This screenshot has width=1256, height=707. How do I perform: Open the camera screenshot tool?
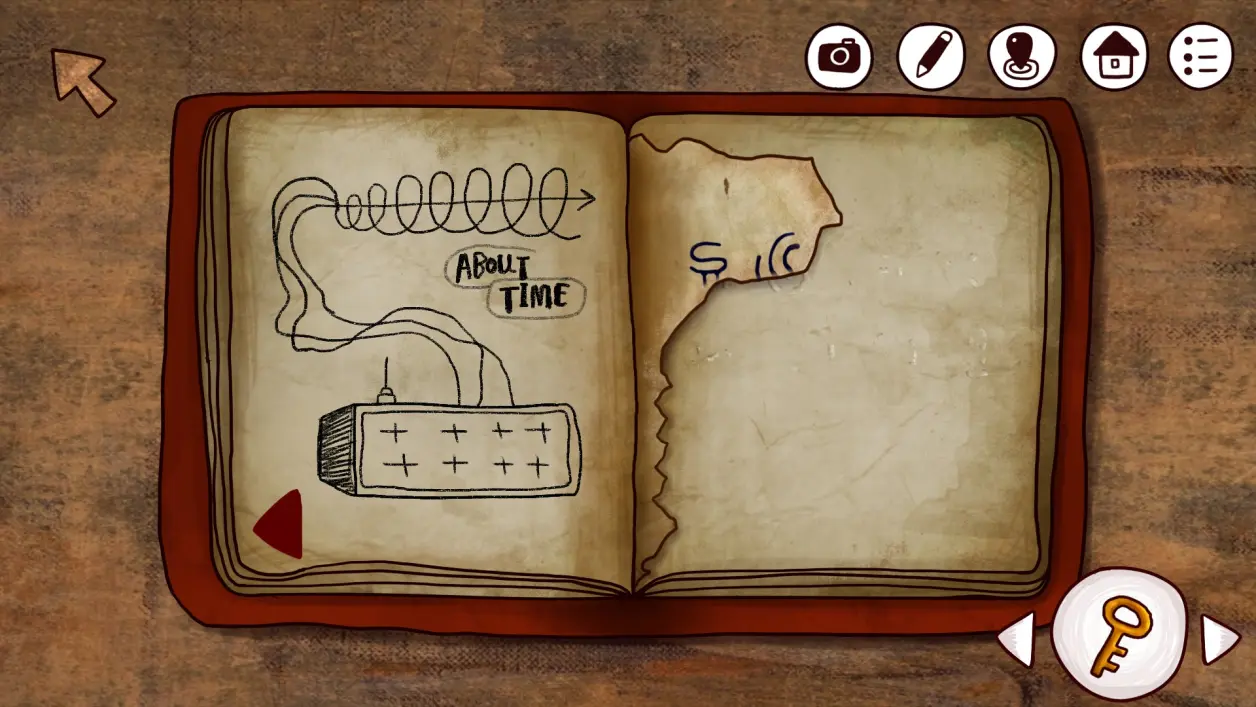[x=839, y=56]
